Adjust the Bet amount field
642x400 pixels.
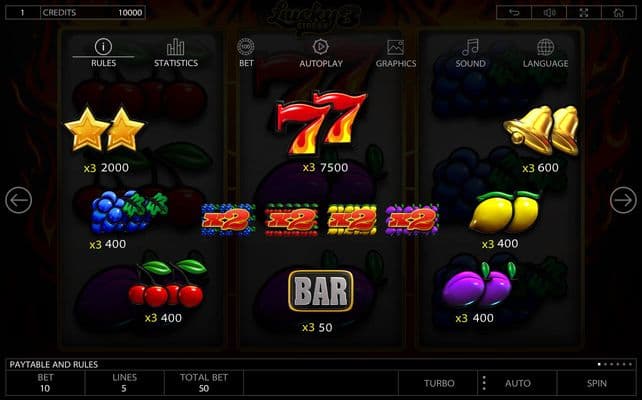coord(45,383)
